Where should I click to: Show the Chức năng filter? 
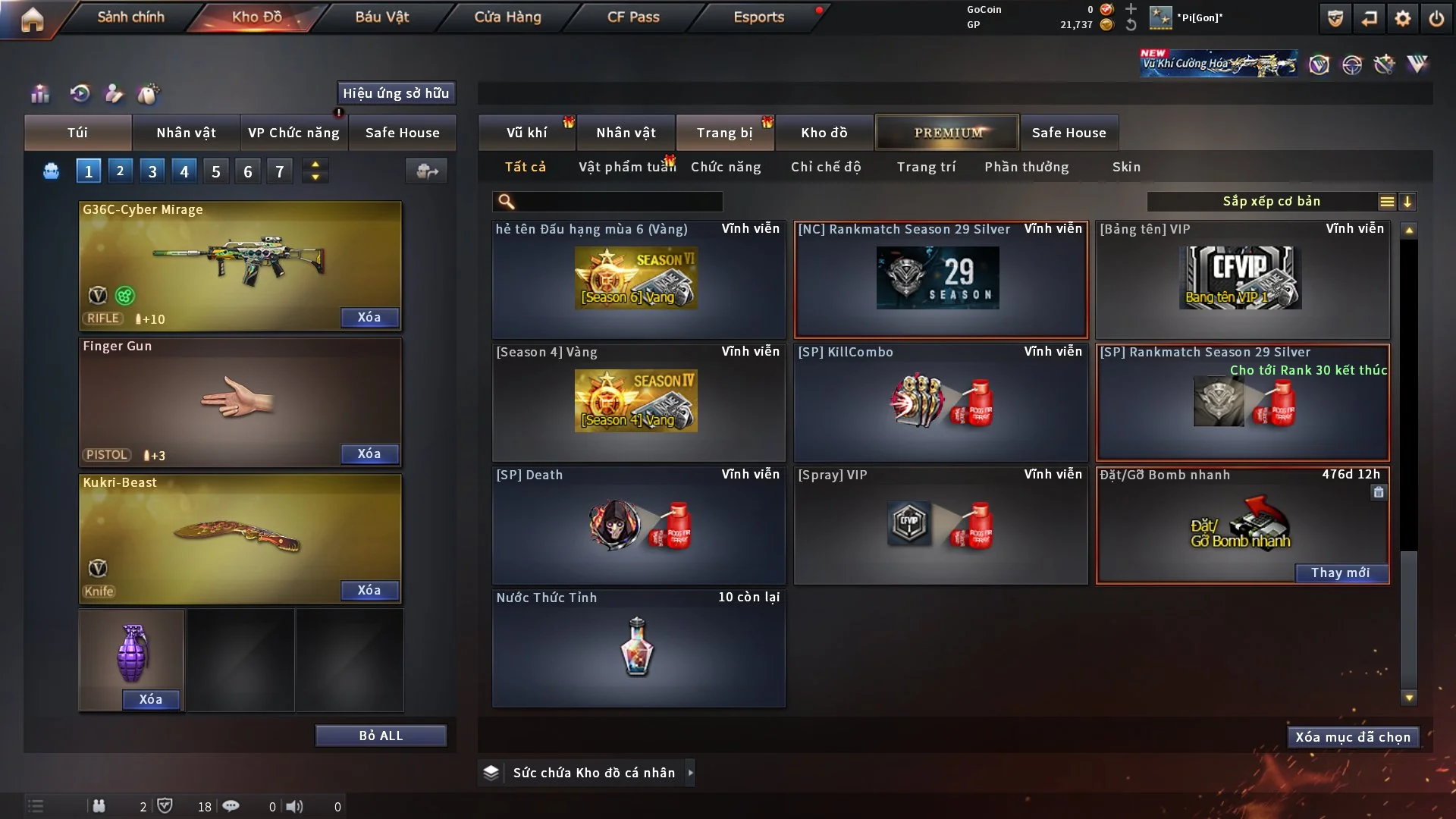pyautogui.click(x=726, y=167)
